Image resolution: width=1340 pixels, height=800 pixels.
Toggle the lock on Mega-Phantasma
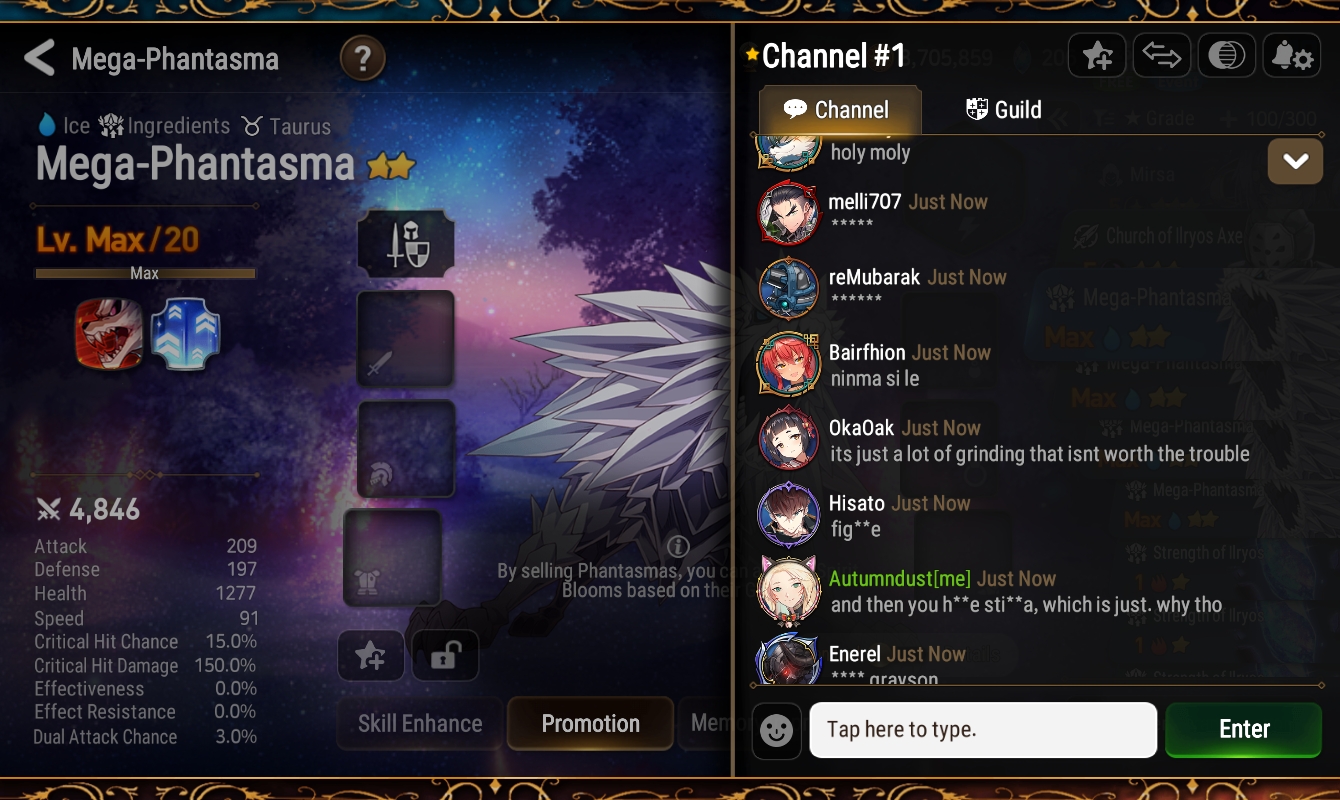point(445,655)
